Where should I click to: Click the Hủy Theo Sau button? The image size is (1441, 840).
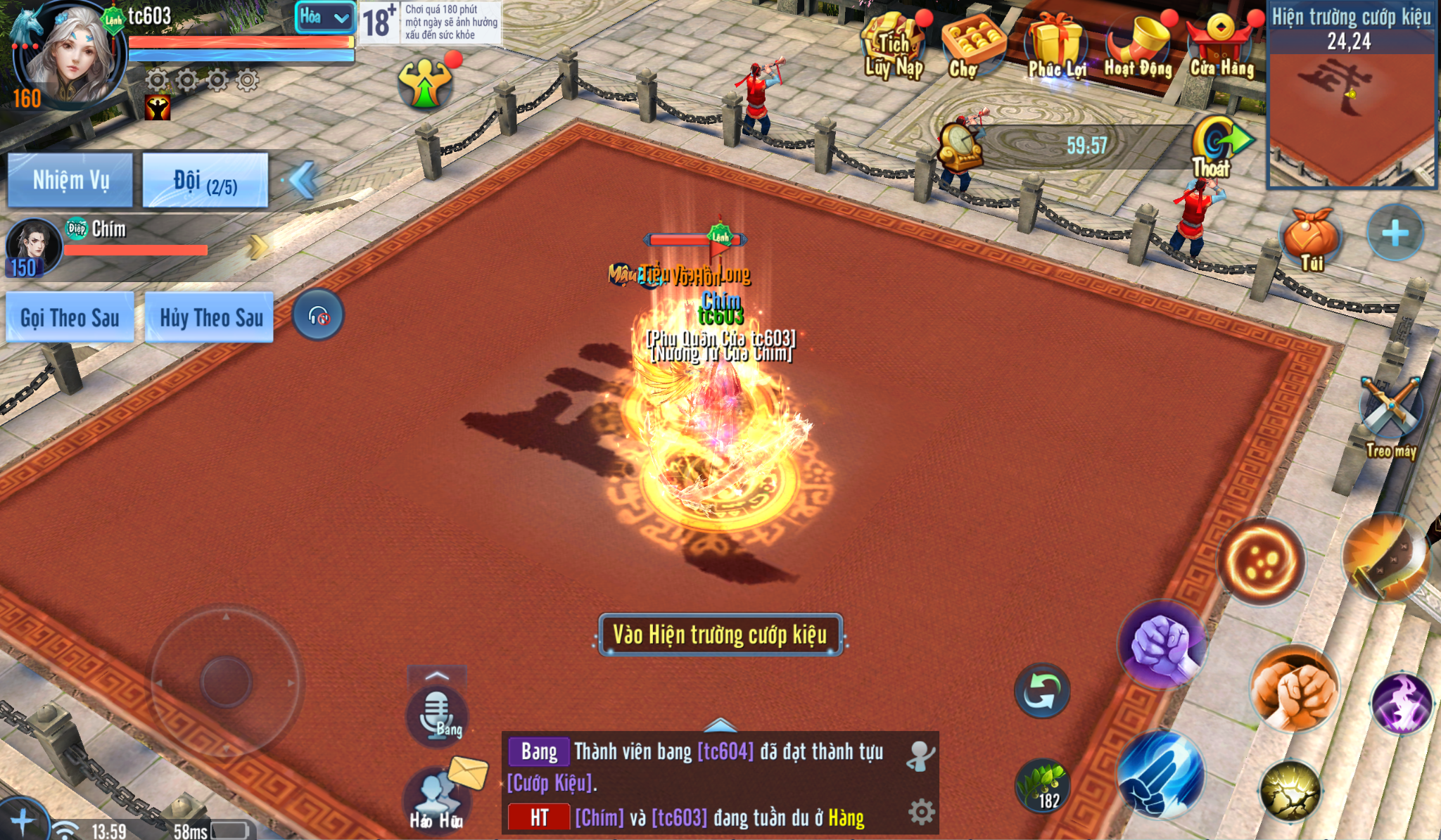tap(210, 318)
